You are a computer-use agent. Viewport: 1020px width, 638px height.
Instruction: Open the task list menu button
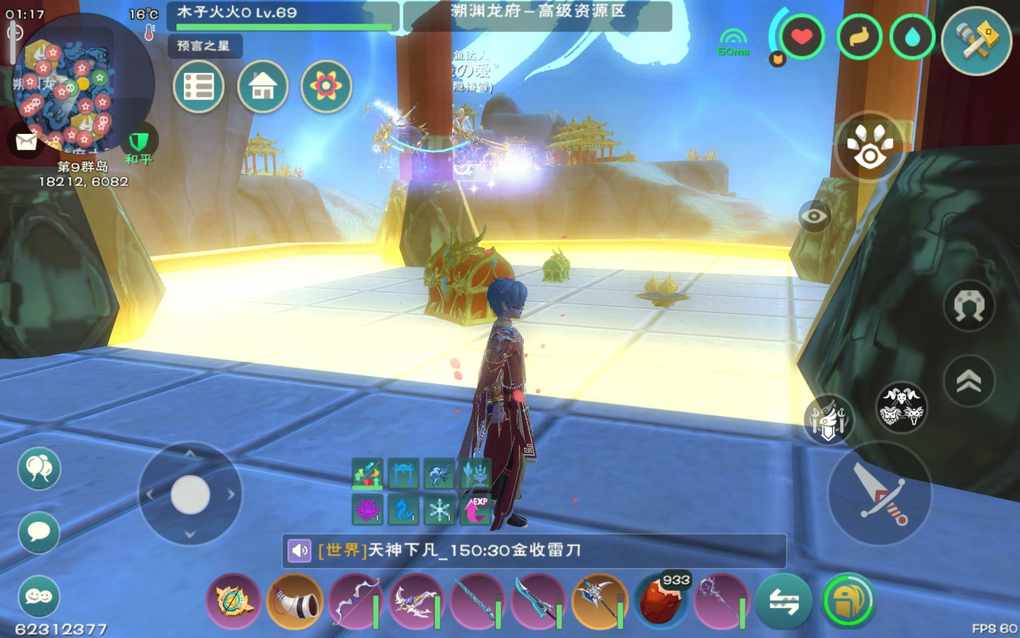coord(198,87)
